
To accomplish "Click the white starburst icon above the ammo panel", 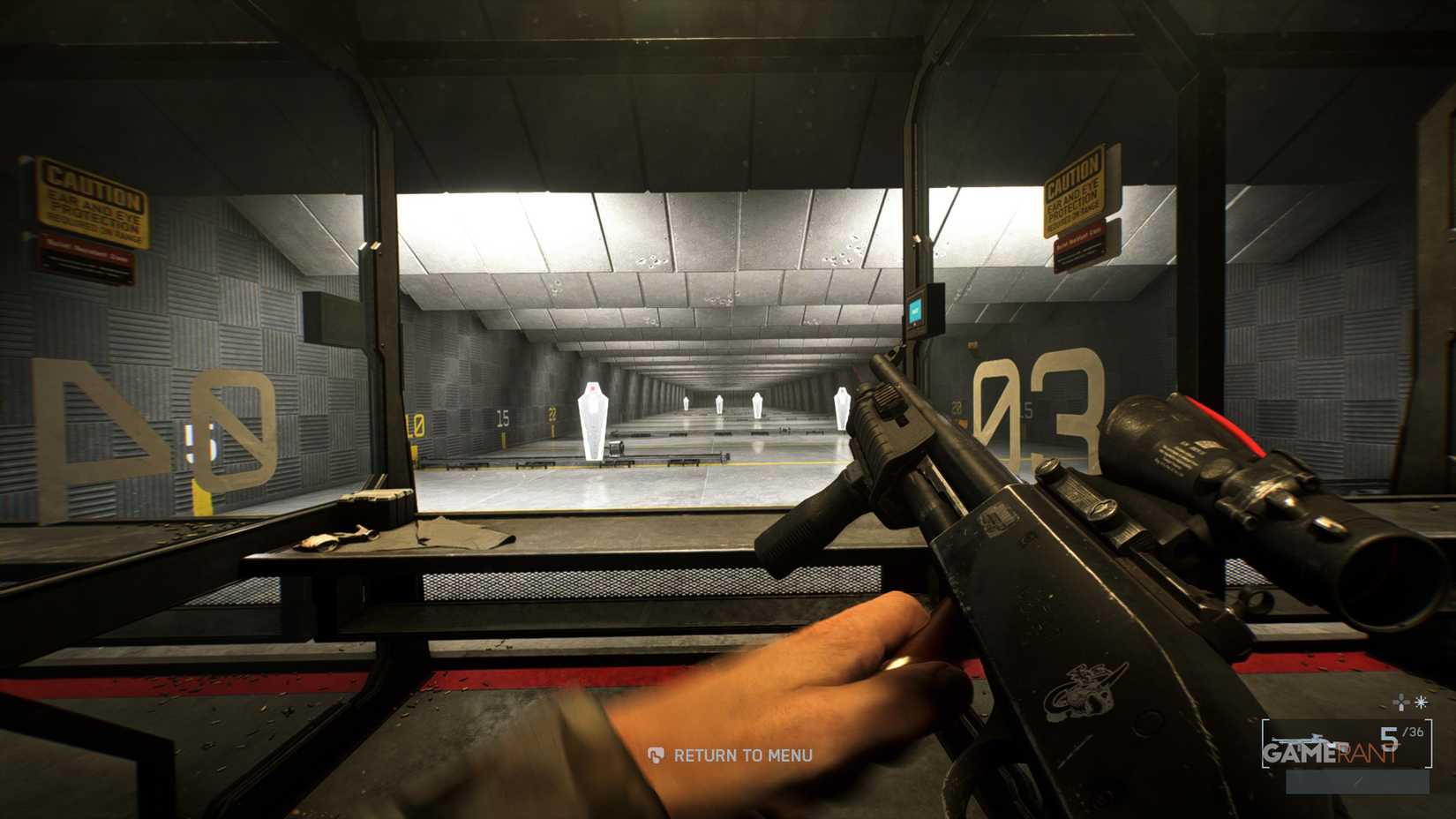I will point(1421,703).
